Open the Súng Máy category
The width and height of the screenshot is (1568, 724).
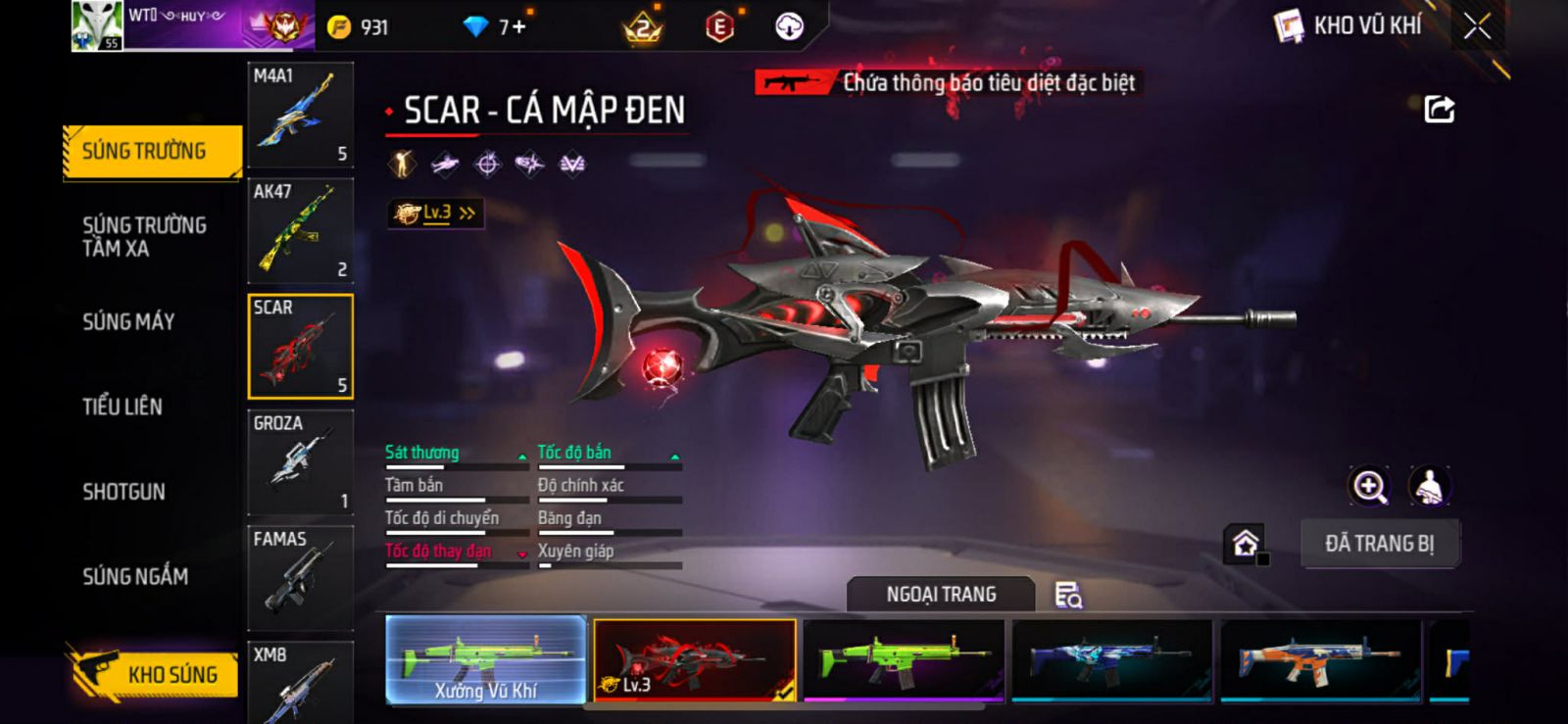(x=128, y=321)
